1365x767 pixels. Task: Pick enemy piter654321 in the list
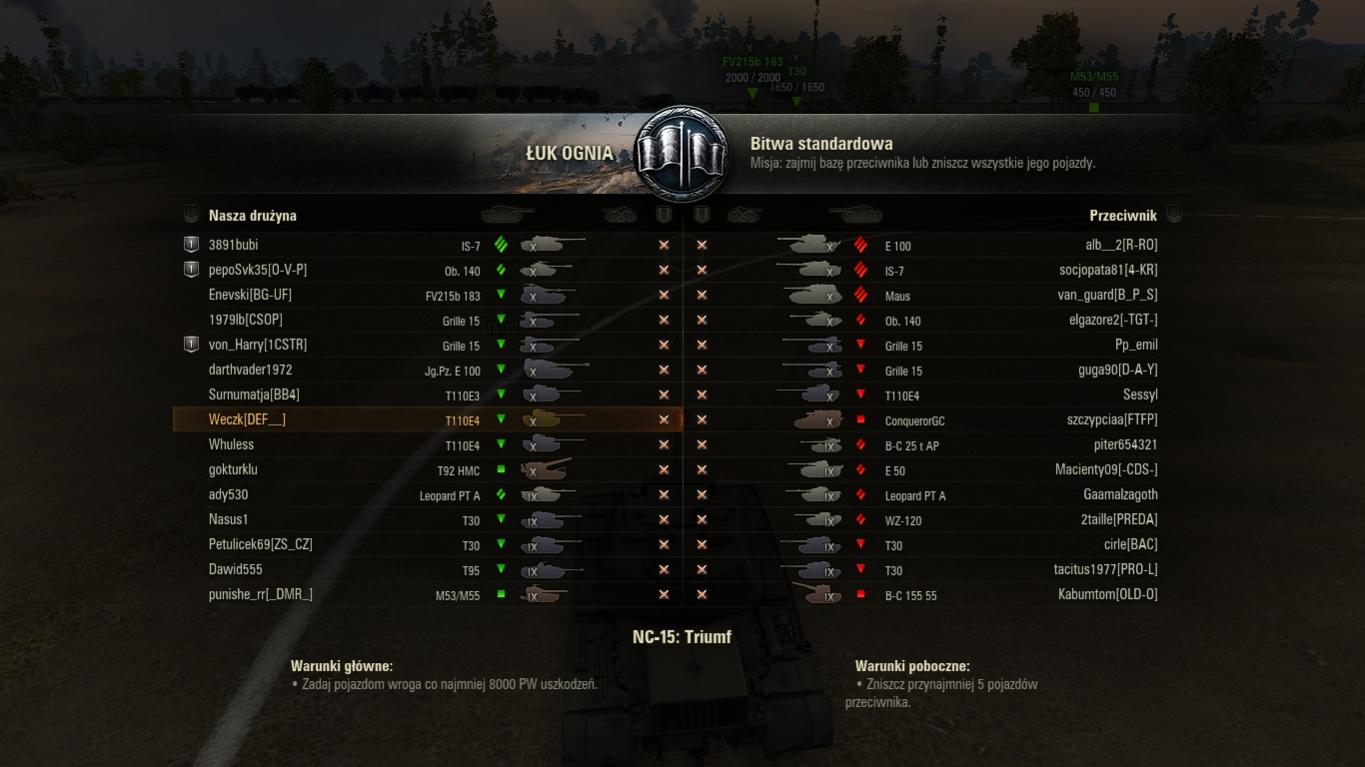tap(1125, 445)
